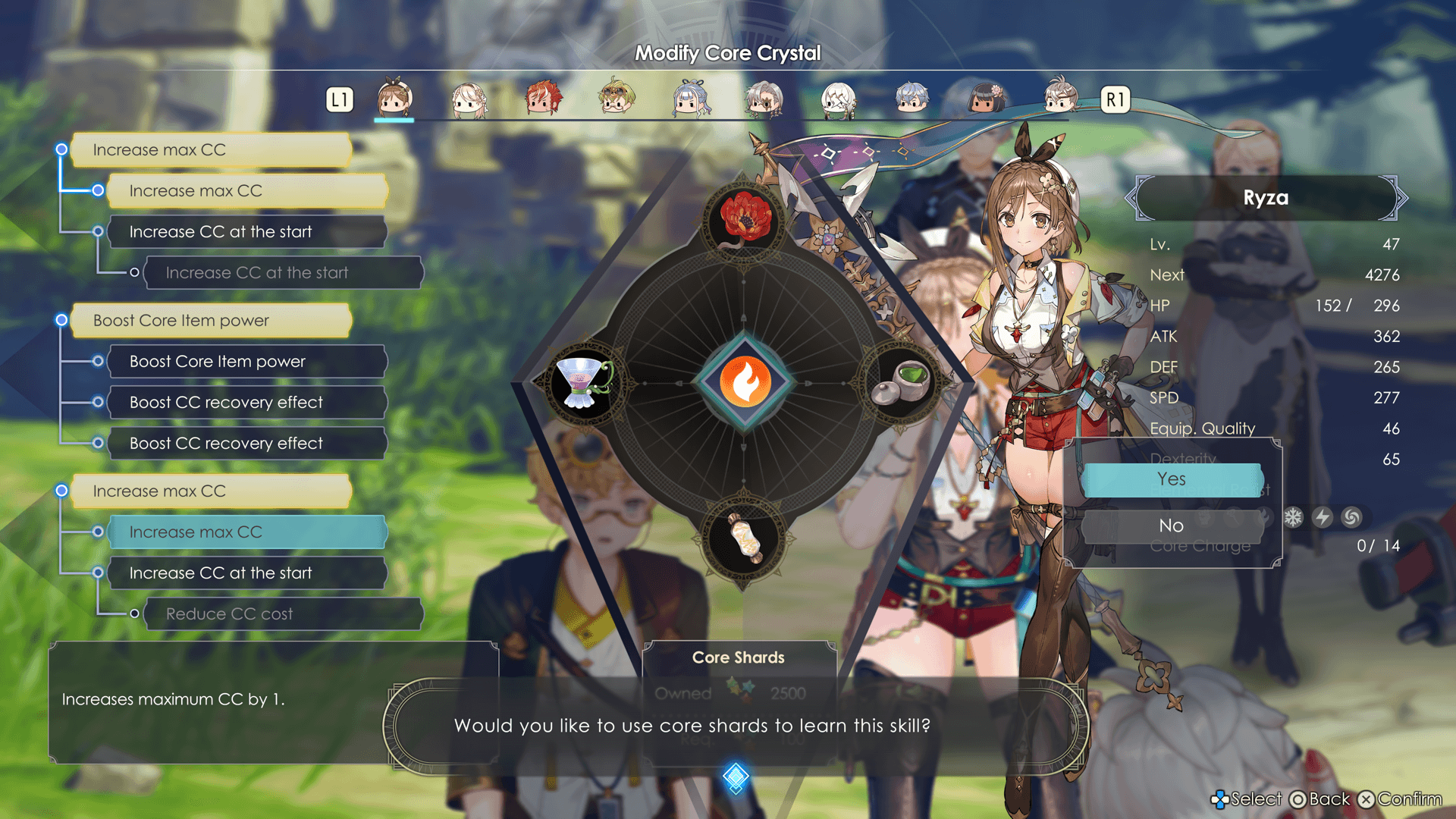
Task: Switch to Ryza's character portrait tab
Action: coord(394,99)
